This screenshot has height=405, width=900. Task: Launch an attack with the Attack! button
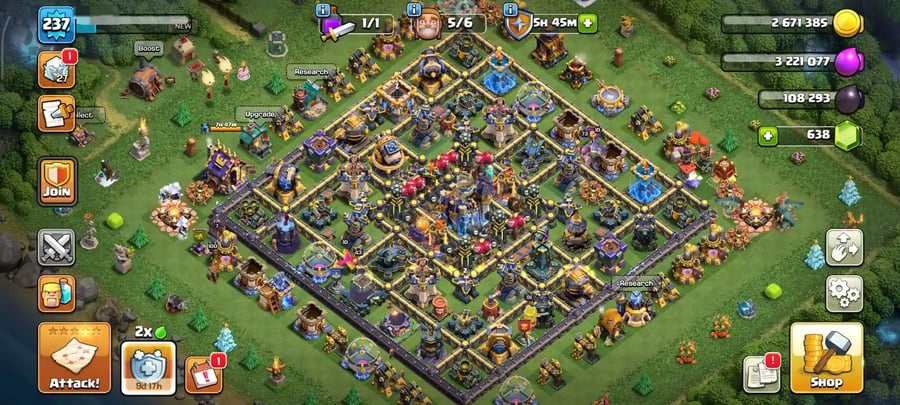coord(74,357)
